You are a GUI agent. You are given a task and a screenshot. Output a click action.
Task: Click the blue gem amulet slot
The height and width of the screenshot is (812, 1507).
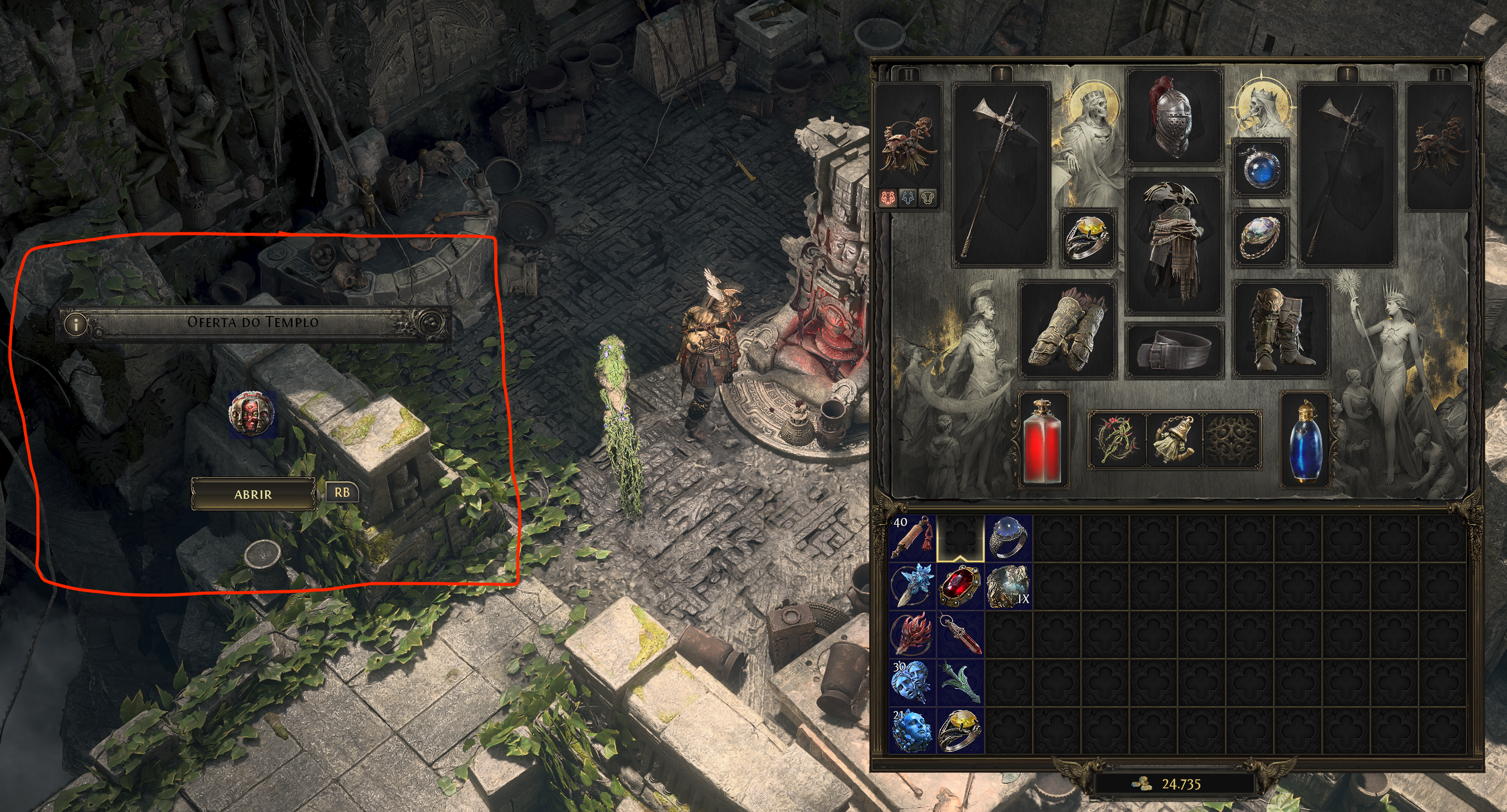click(1260, 168)
